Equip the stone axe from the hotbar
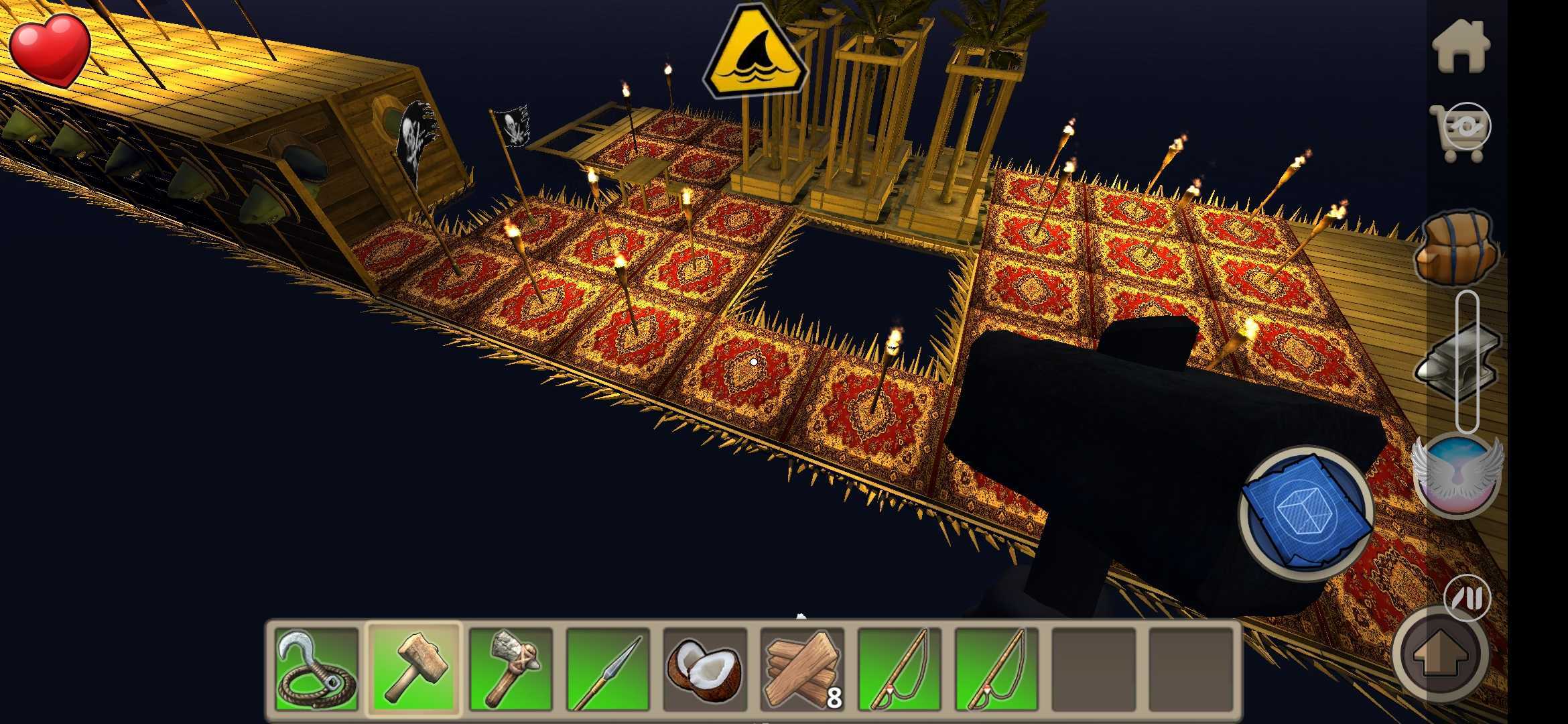Screen dimensions: 1568x724 (511, 668)
